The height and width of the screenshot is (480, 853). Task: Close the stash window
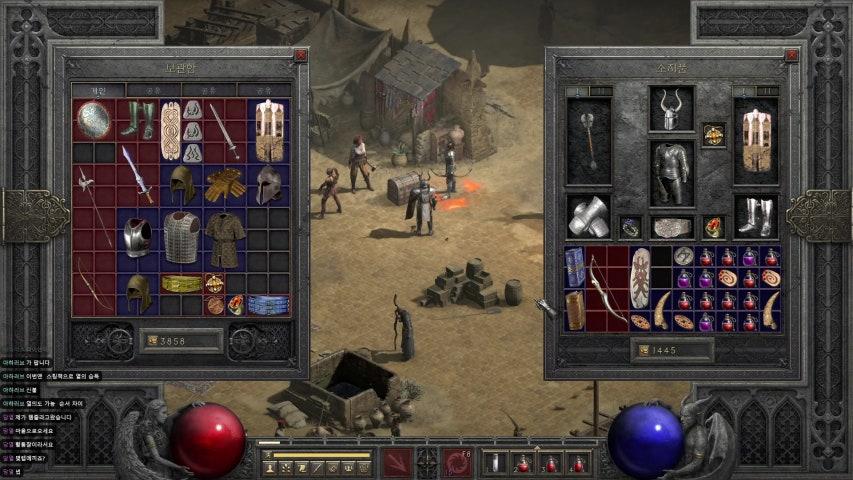(x=301, y=56)
